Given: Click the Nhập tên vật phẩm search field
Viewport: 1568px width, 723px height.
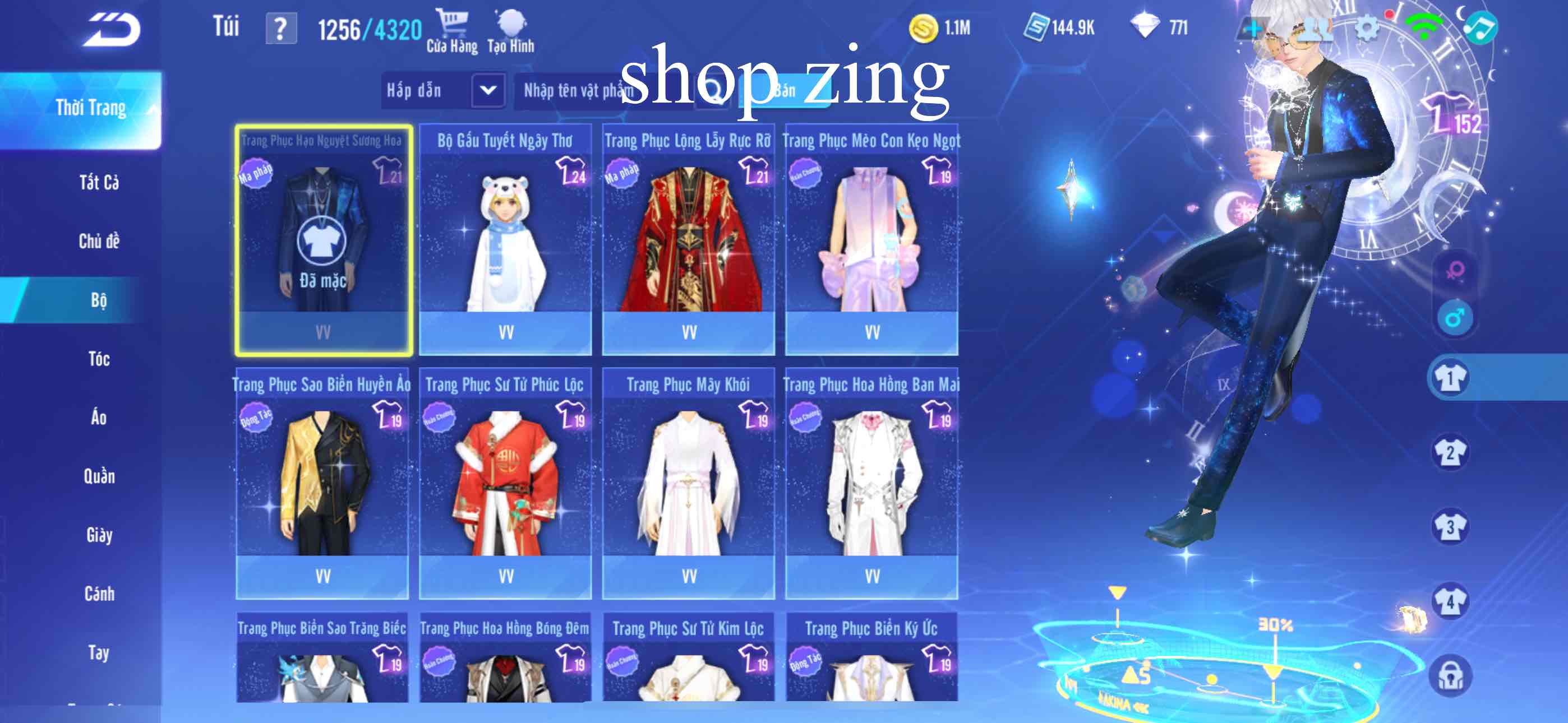Looking at the screenshot, I should (x=578, y=90).
